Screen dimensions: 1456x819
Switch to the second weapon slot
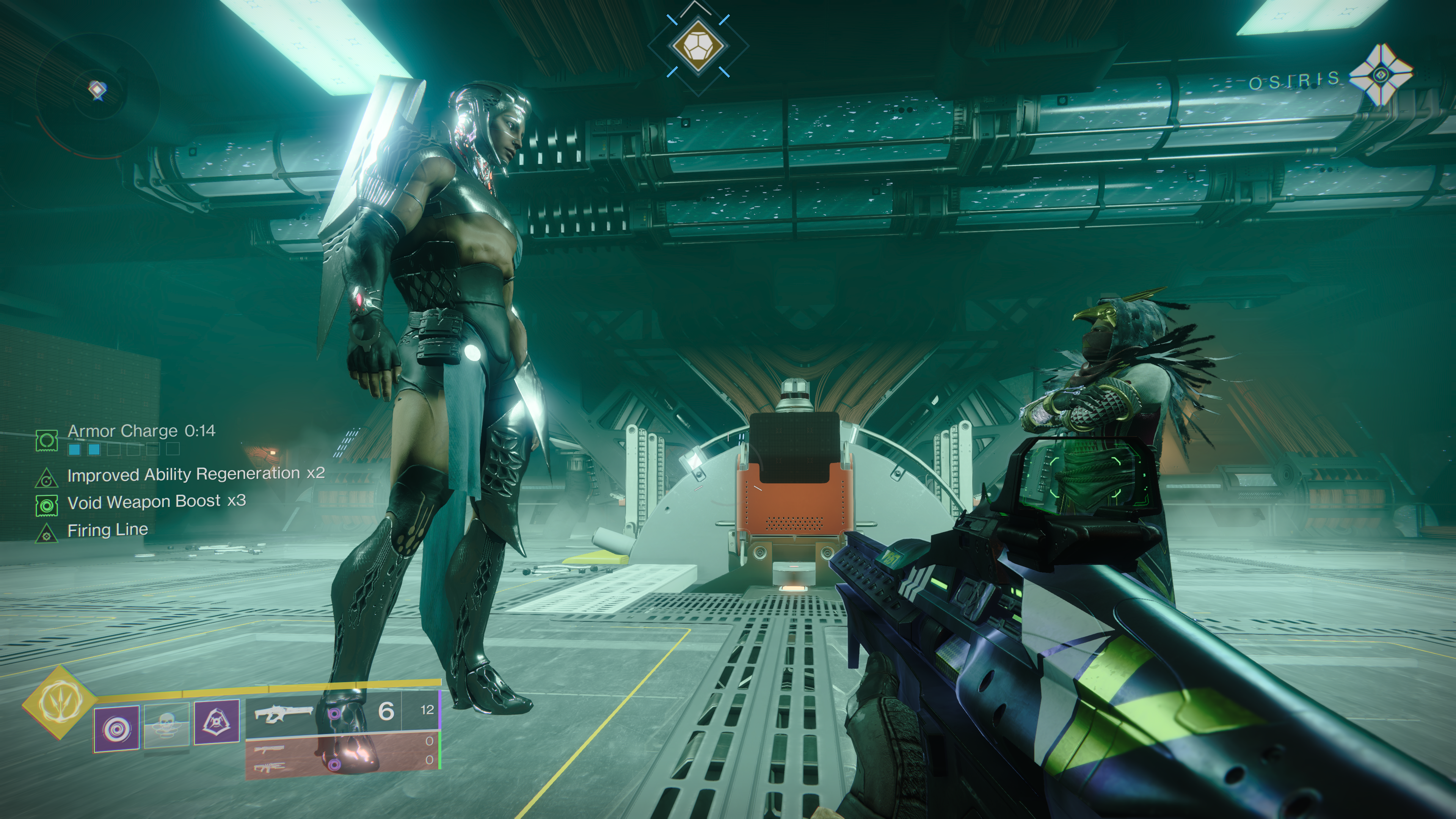[x=270, y=750]
